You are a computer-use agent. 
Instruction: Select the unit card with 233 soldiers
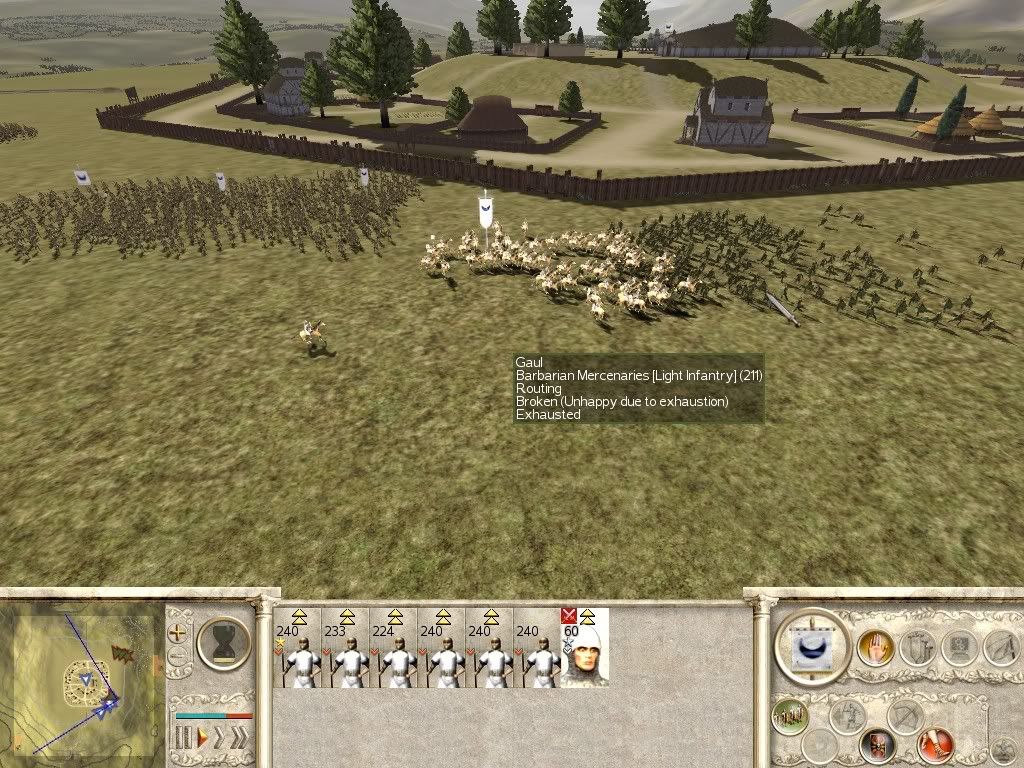point(349,648)
